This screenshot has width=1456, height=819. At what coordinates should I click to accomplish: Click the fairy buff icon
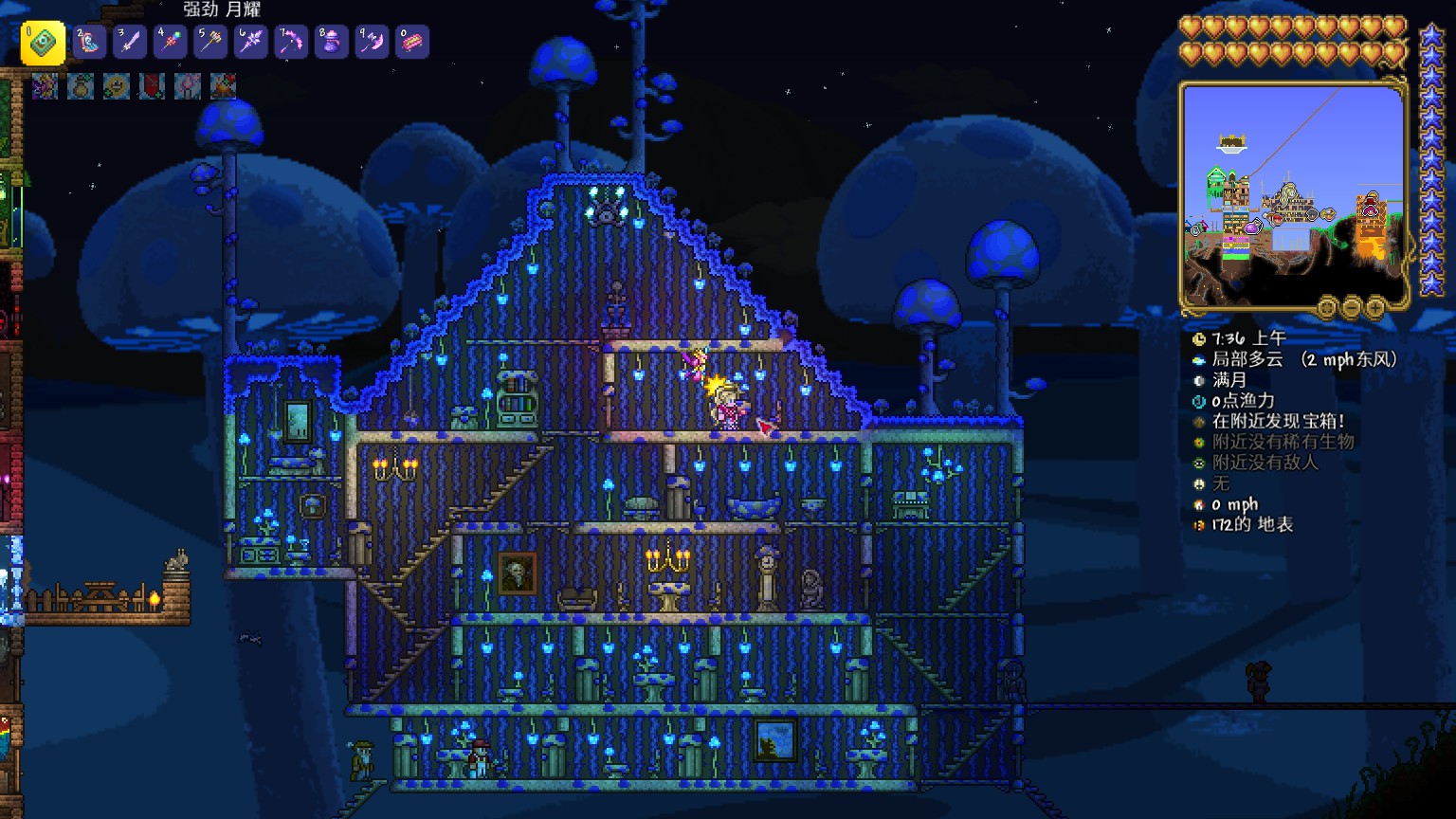45,86
